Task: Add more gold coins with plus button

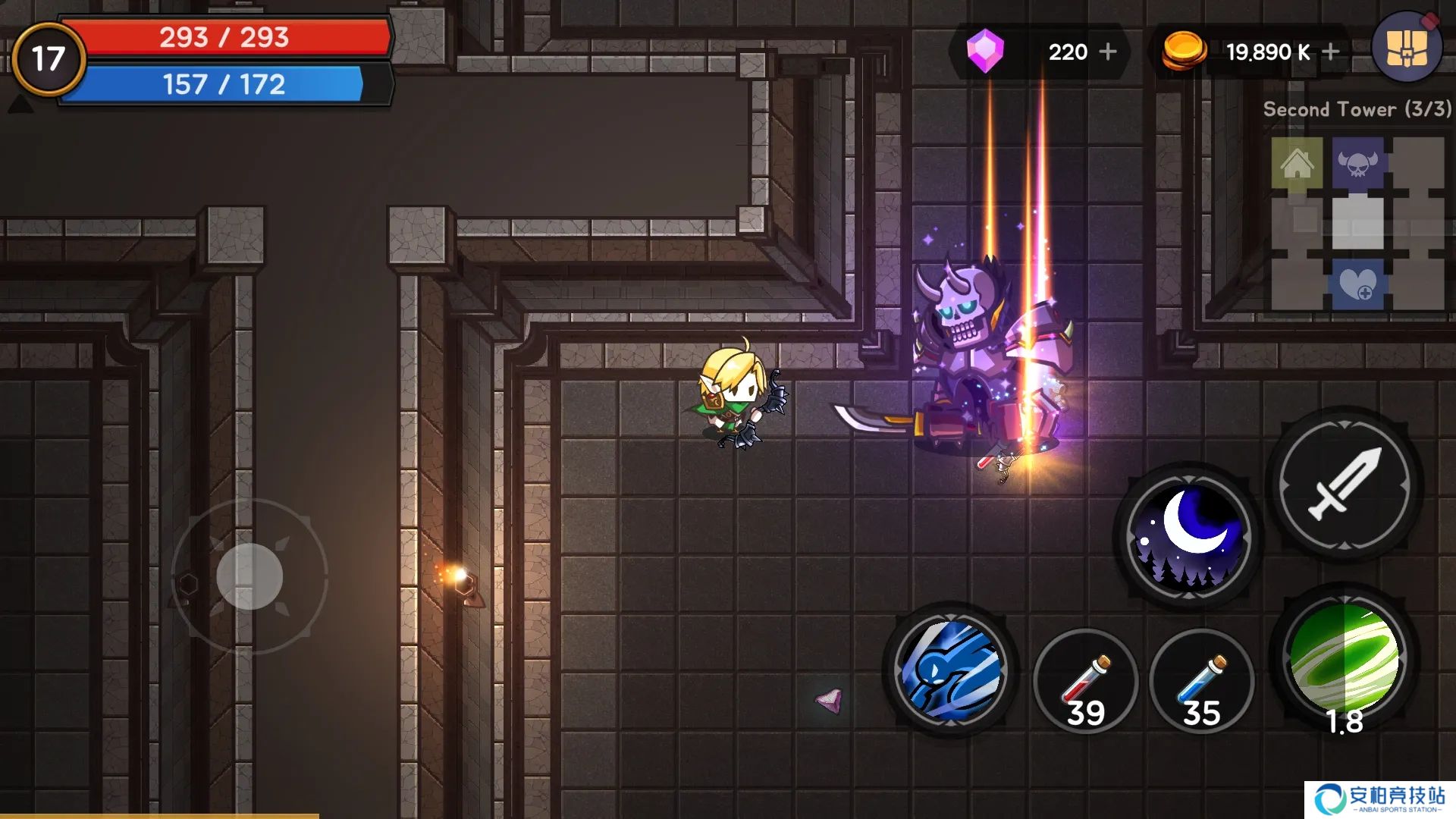Action: pos(1330,52)
